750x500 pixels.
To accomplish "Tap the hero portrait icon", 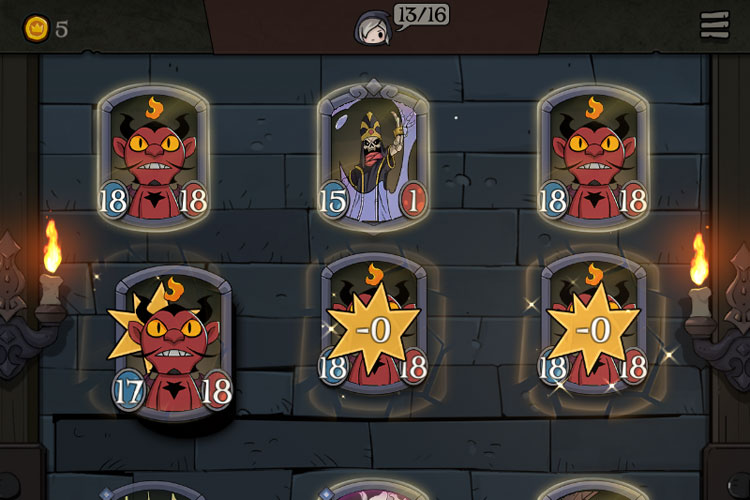I will click(372, 27).
